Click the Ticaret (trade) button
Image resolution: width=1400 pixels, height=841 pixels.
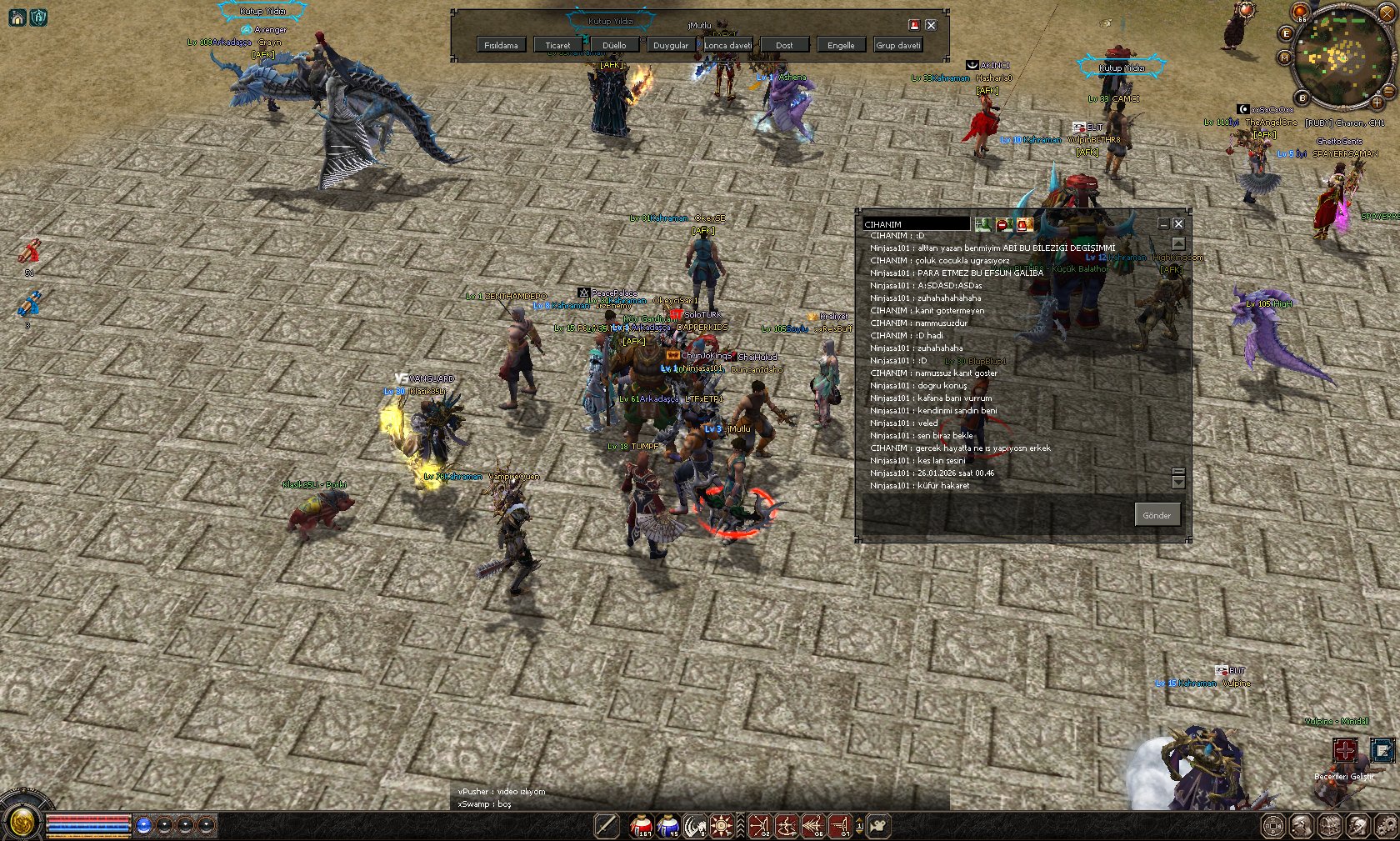(x=557, y=45)
